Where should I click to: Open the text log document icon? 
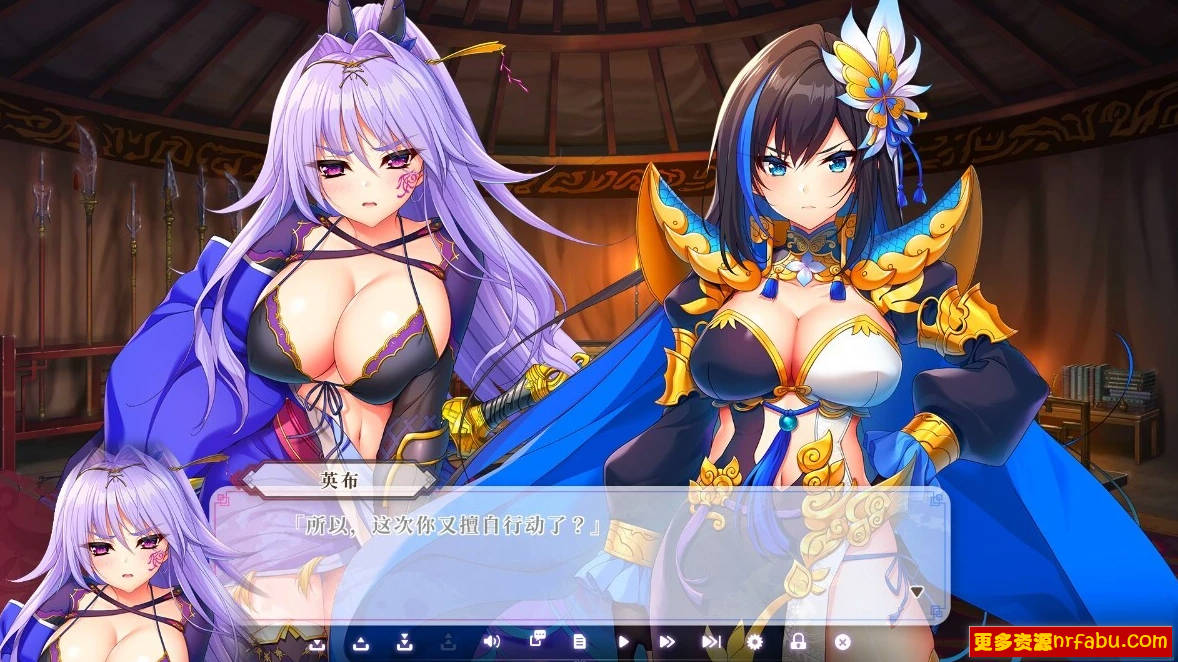pyautogui.click(x=579, y=642)
